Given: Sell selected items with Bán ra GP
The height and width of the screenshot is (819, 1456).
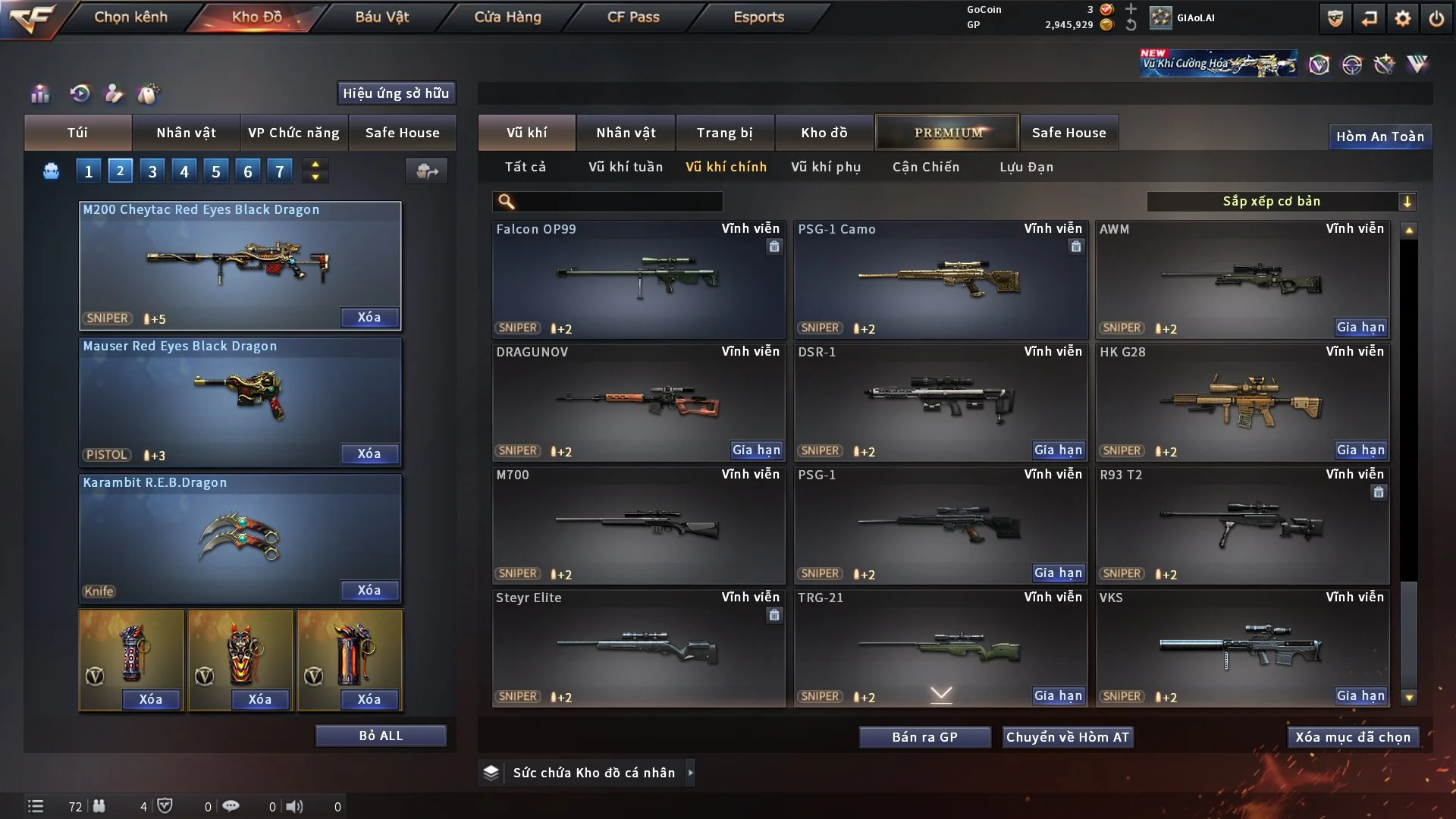Looking at the screenshot, I should coord(924,737).
